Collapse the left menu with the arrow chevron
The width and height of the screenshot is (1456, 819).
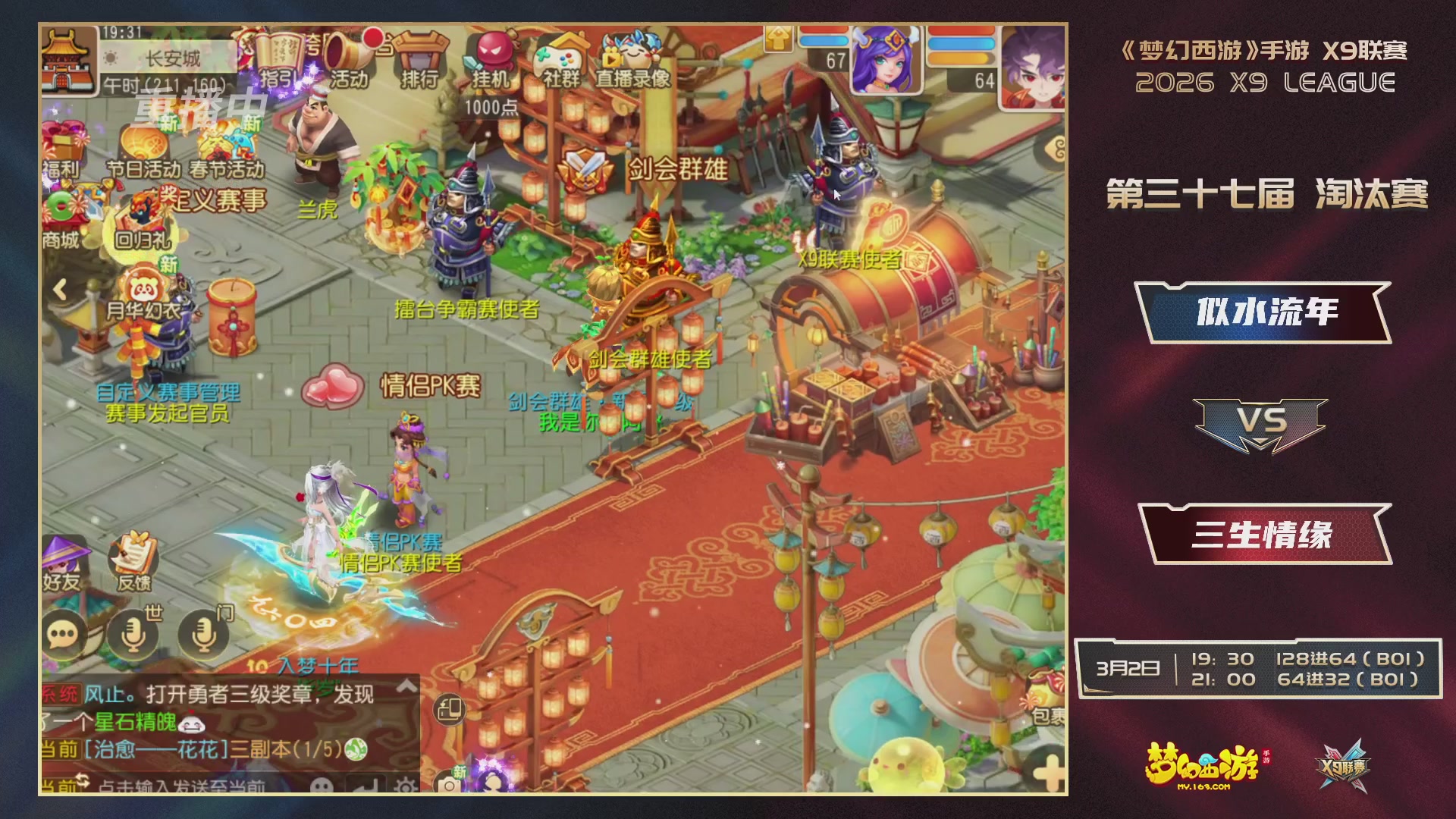tap(59, 289)
